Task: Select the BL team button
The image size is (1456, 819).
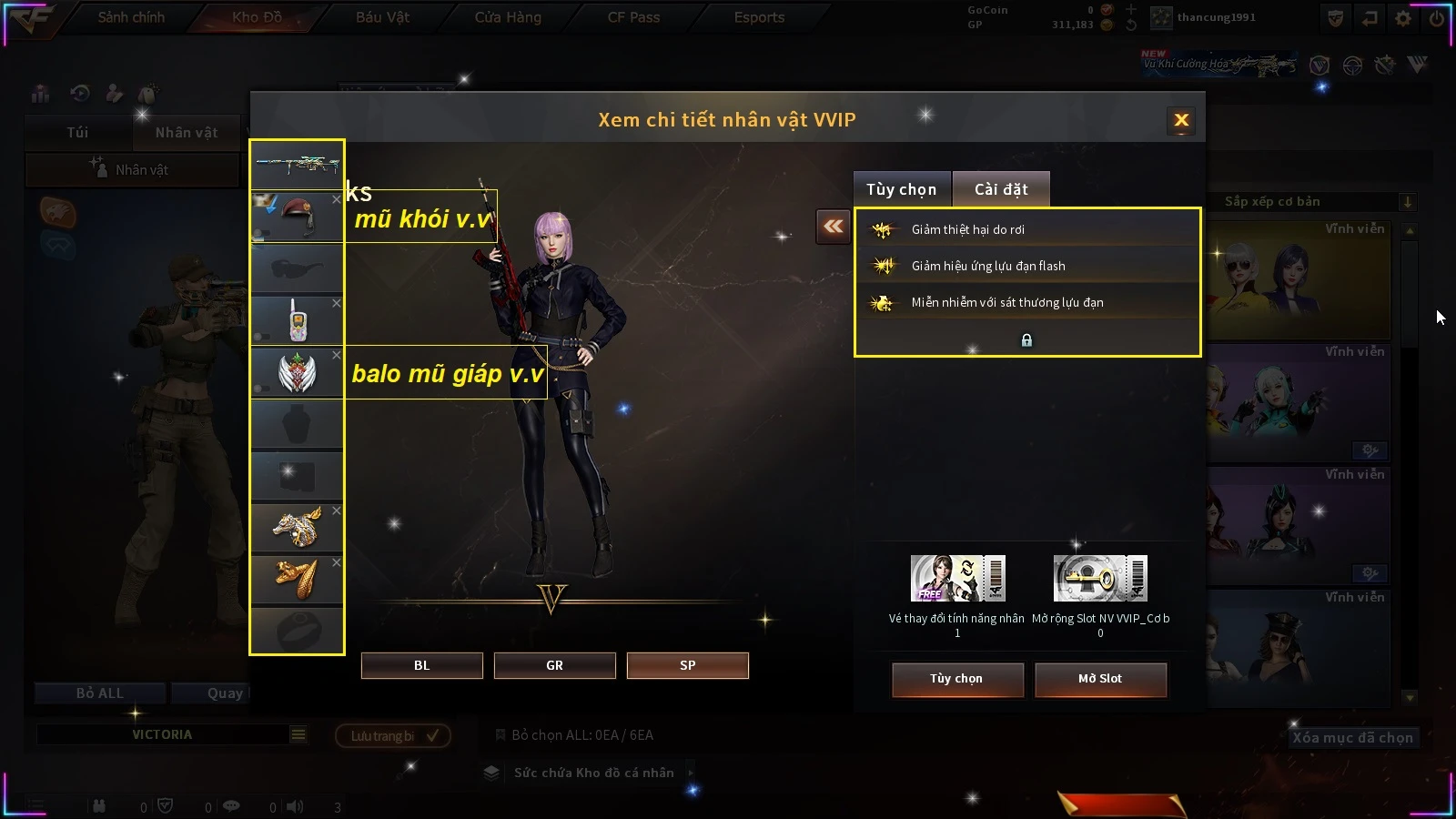Action: tap(421, 665)
